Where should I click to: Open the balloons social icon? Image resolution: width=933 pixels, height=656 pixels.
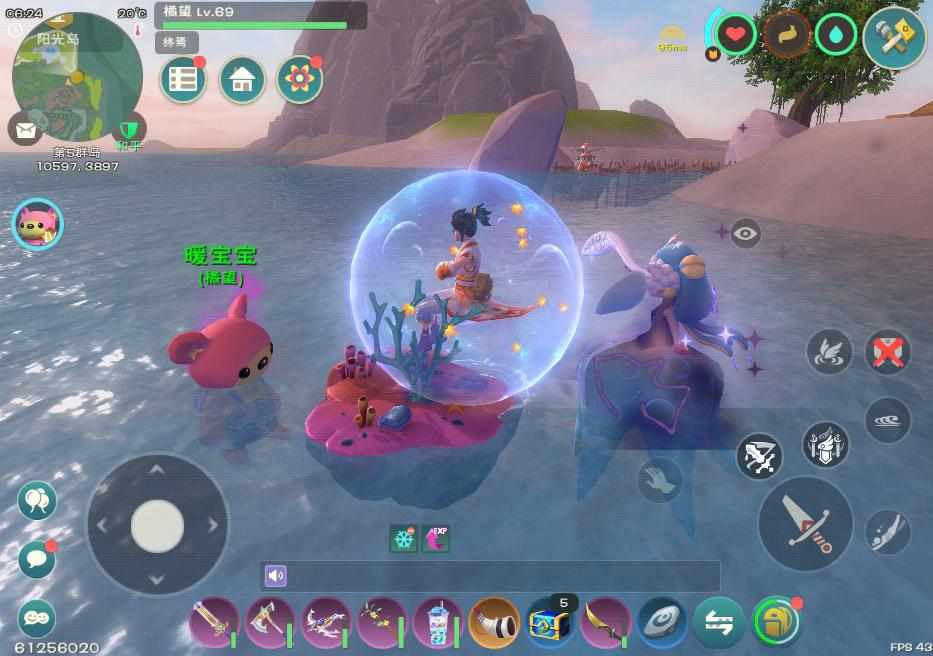click(37, 500)
